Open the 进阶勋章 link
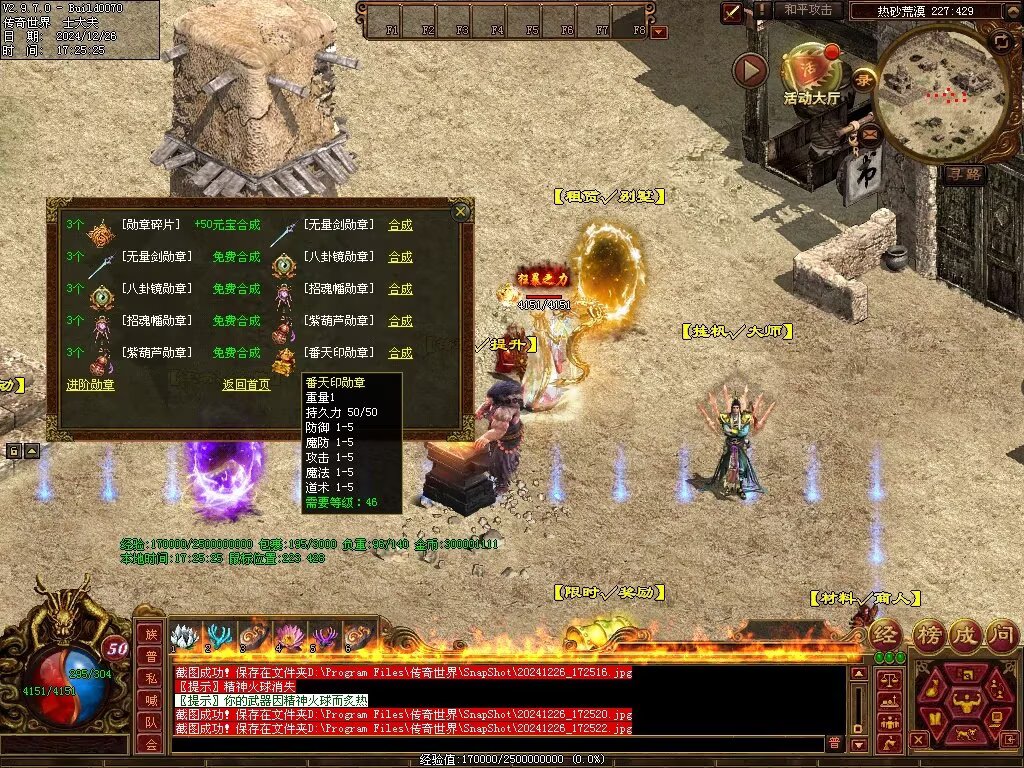The width and height of the screenshot is (1024, 768). pyautogui.click(x=90, y=384)
